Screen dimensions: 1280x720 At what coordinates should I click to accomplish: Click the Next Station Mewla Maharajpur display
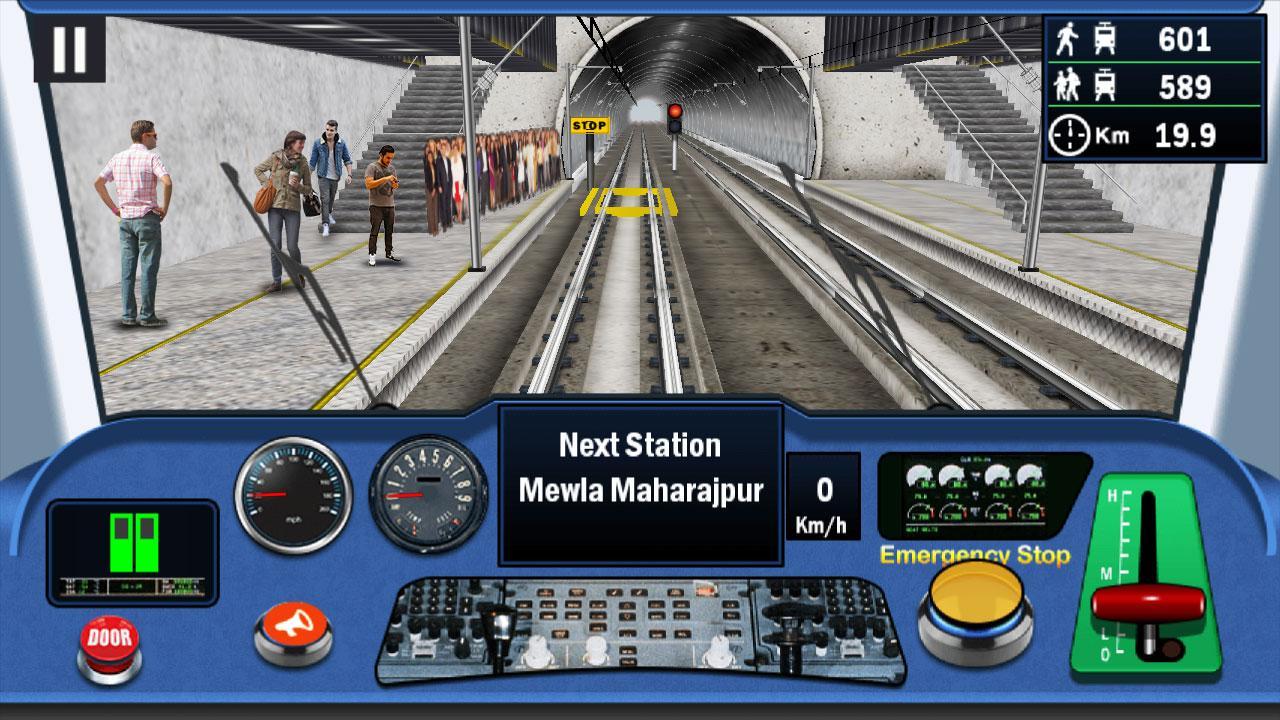(x=638, y=468)
